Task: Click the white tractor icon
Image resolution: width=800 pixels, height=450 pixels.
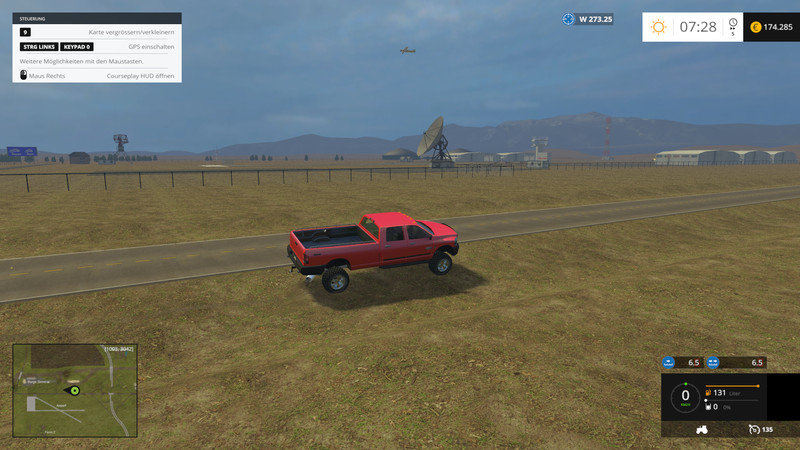Action: [702, 429]
